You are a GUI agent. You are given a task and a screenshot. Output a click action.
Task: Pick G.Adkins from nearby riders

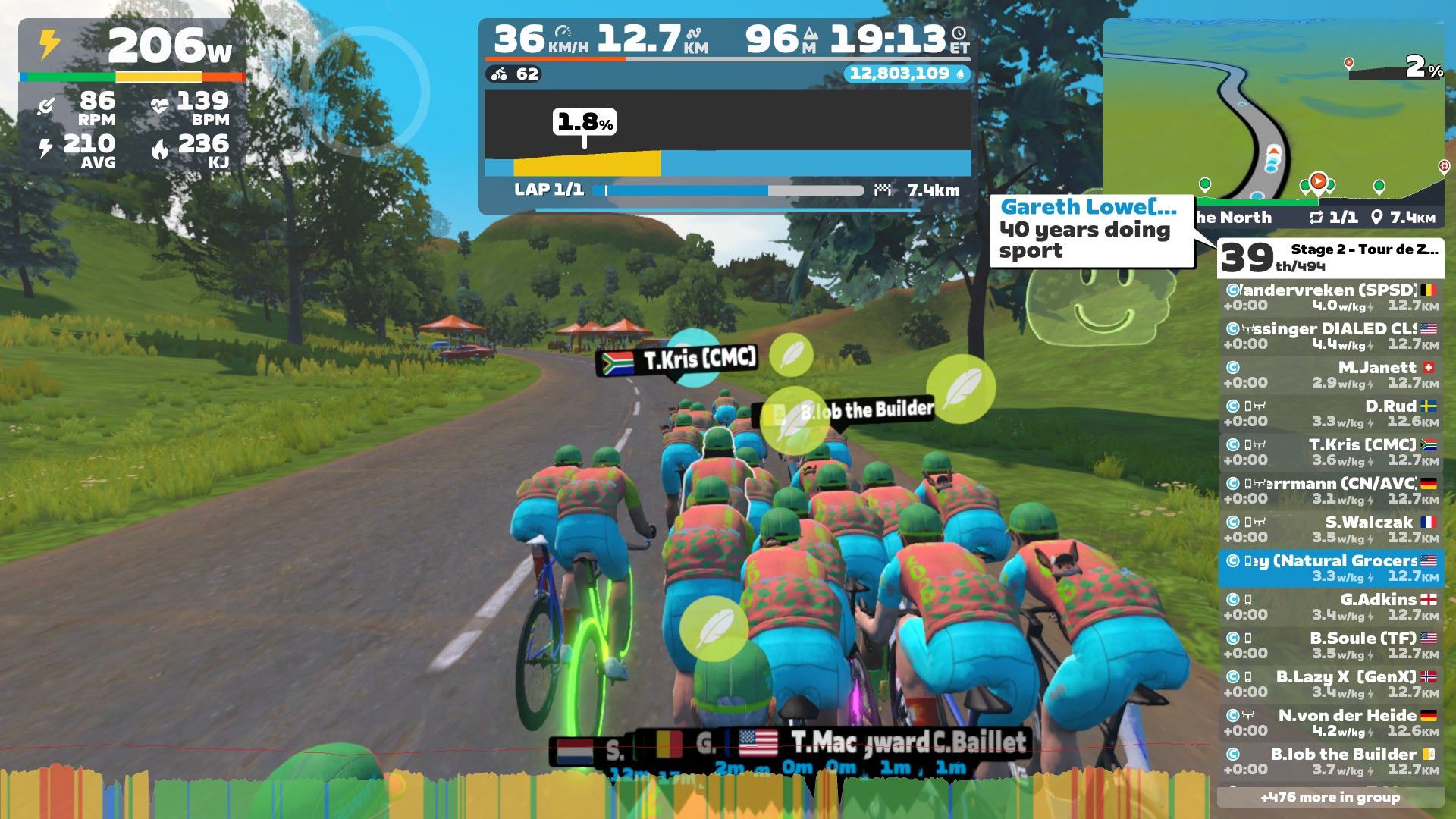click(x=1330, y=607)
